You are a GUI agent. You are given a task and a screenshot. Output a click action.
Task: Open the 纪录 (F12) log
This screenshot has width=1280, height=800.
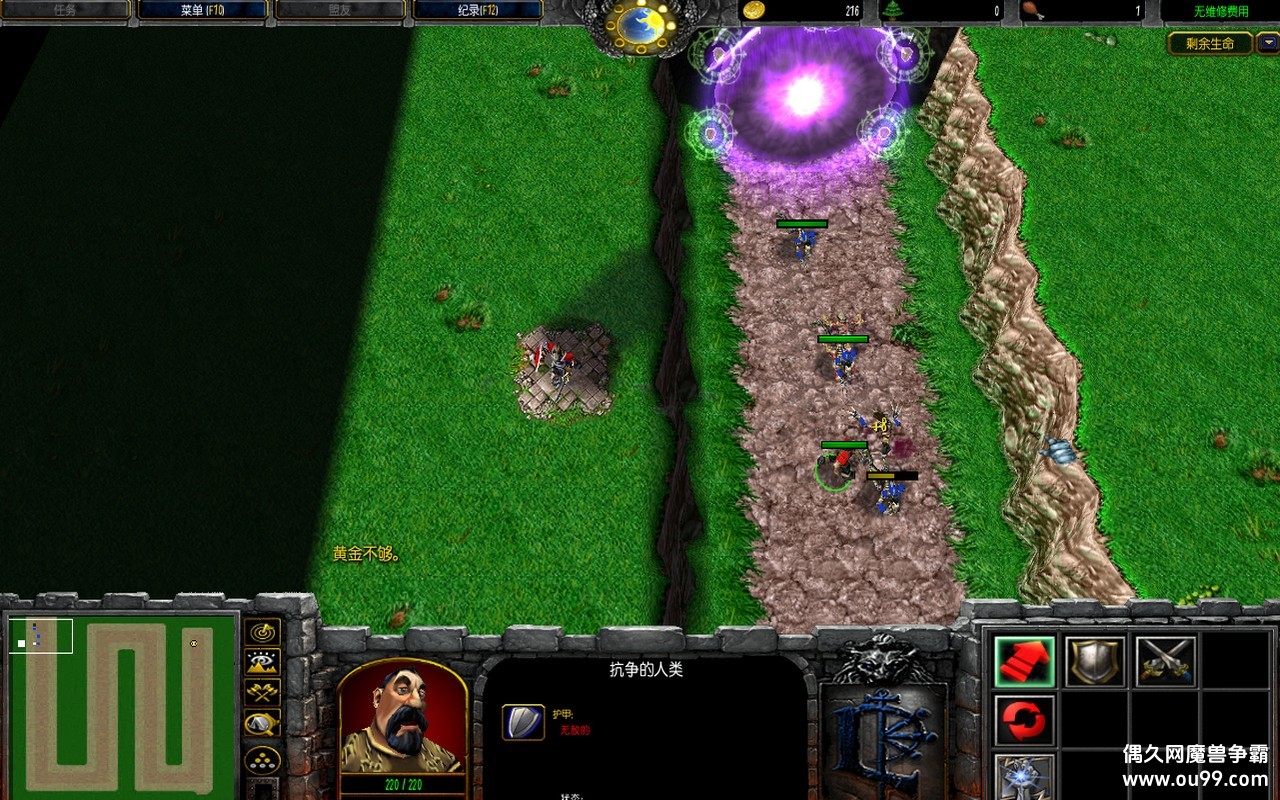tap(477, 10)
